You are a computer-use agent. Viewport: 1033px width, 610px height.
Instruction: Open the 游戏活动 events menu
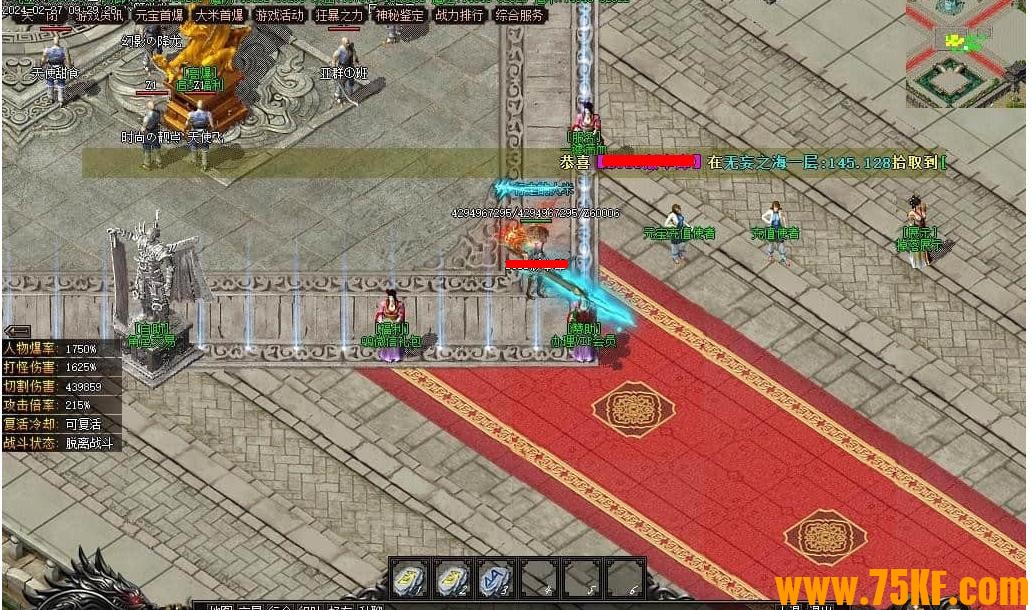pyautogui.click(x=279, y=15)
